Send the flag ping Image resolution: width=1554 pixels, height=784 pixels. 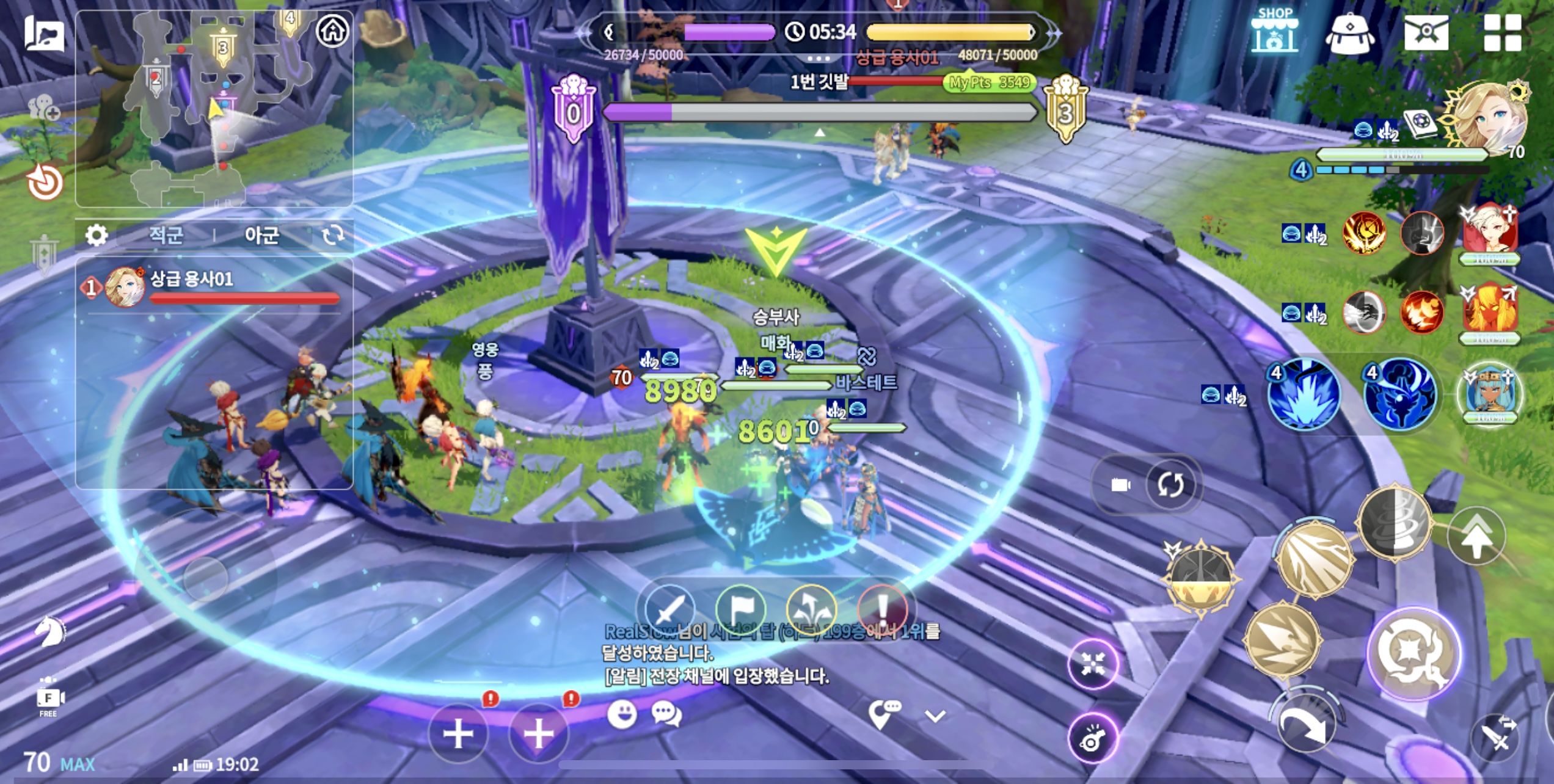[x=740, y=608]
